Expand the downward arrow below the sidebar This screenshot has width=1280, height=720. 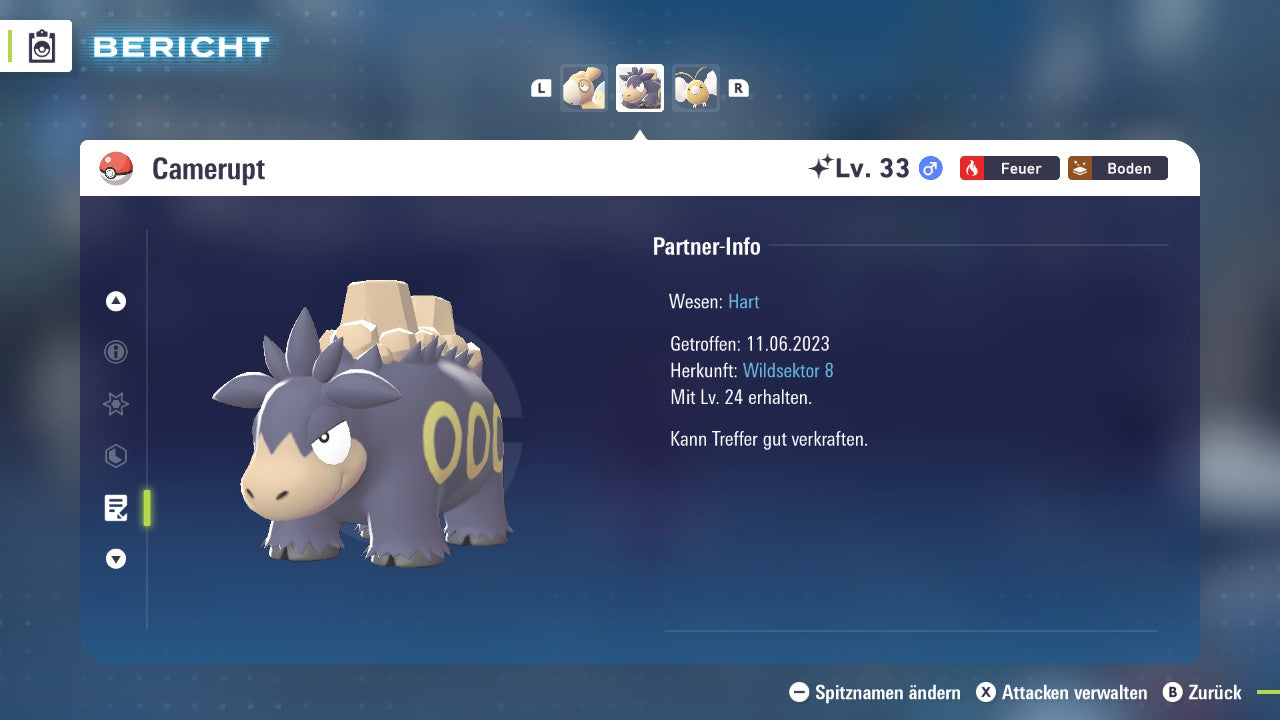tap(115, 559)
